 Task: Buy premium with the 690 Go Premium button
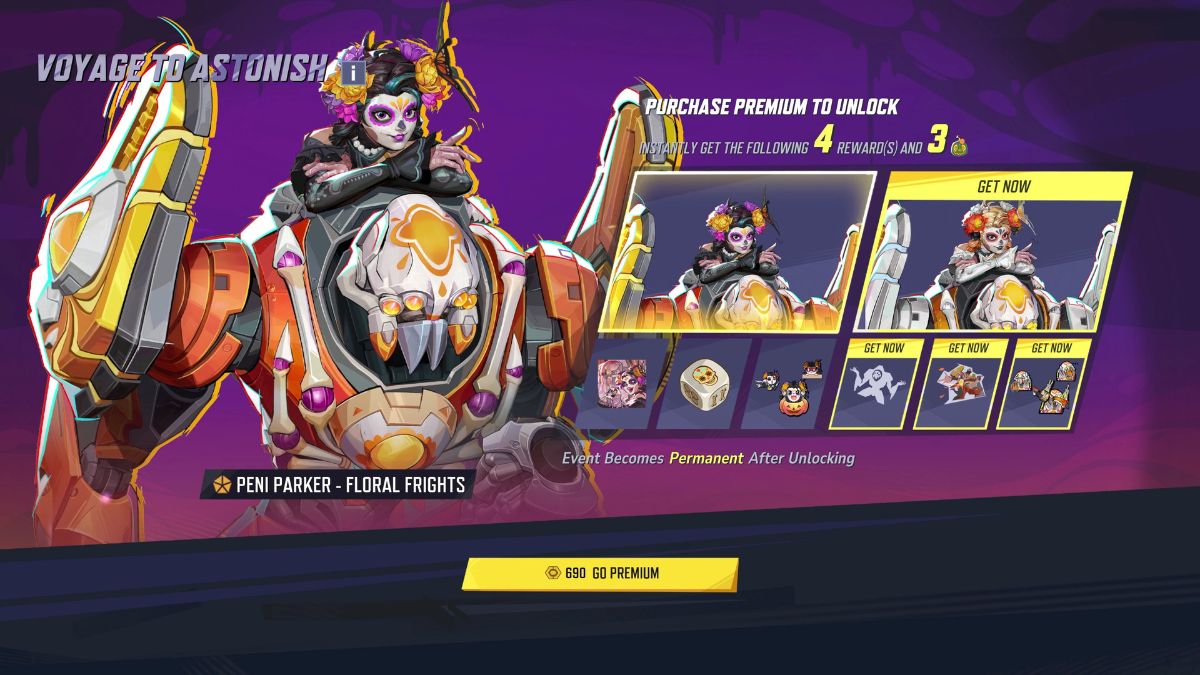(x=600, y=574)
